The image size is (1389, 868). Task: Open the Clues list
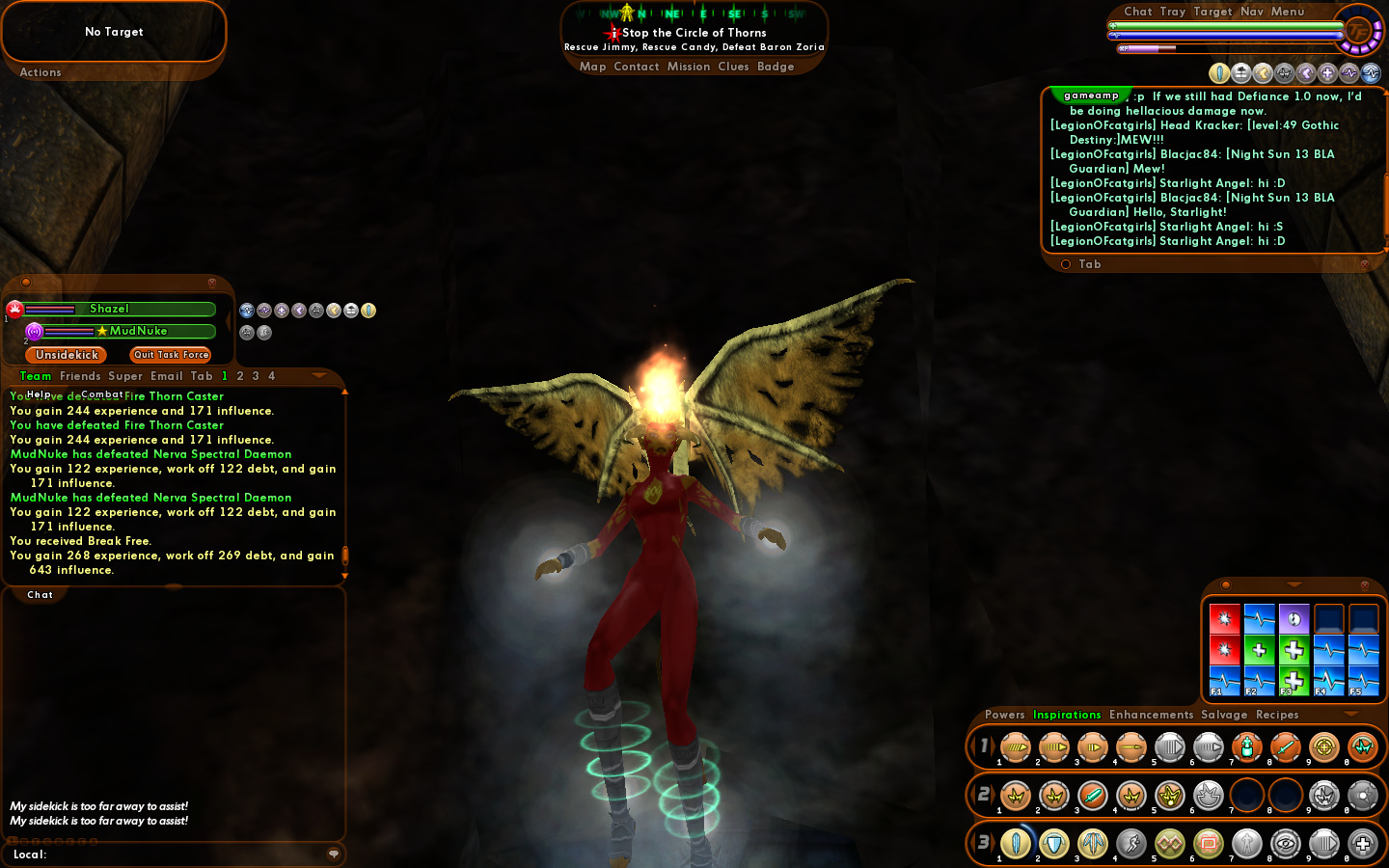pos(733,67)
